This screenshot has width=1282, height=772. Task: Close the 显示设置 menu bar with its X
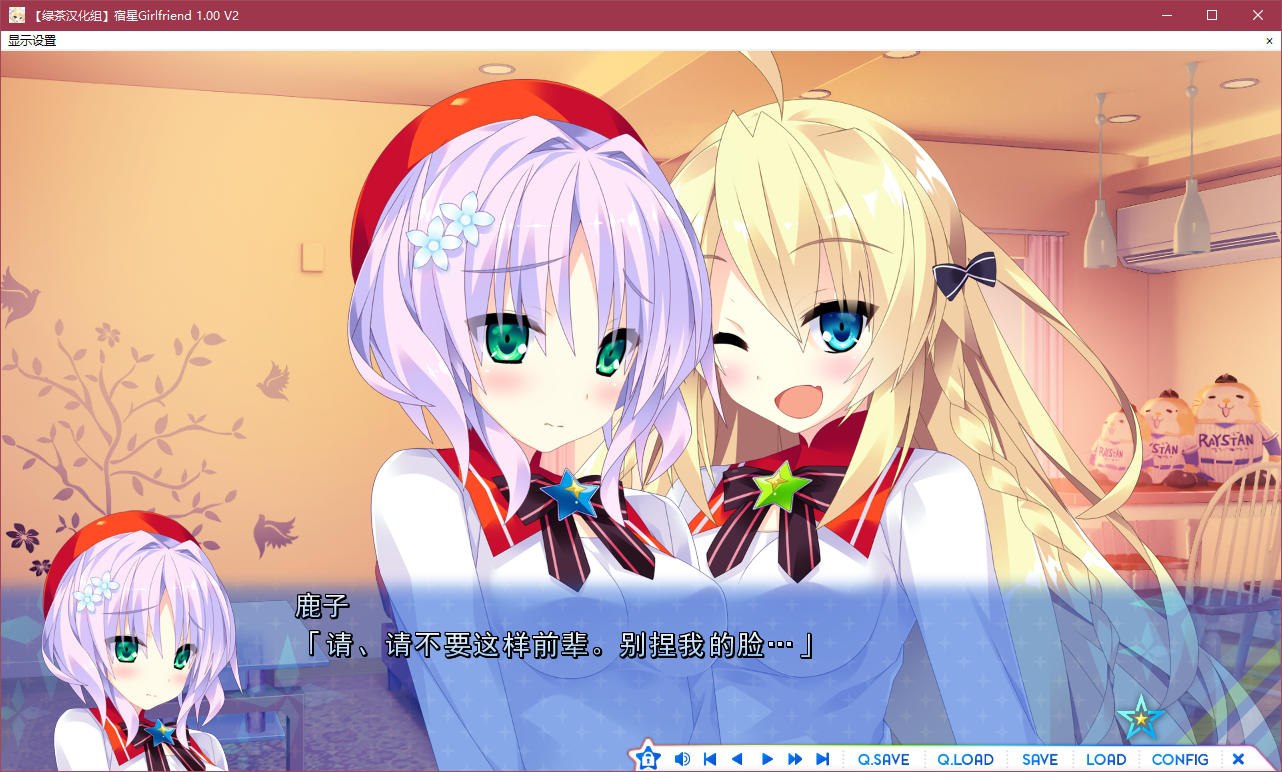pyautogui.click(x=1269, y=40)
